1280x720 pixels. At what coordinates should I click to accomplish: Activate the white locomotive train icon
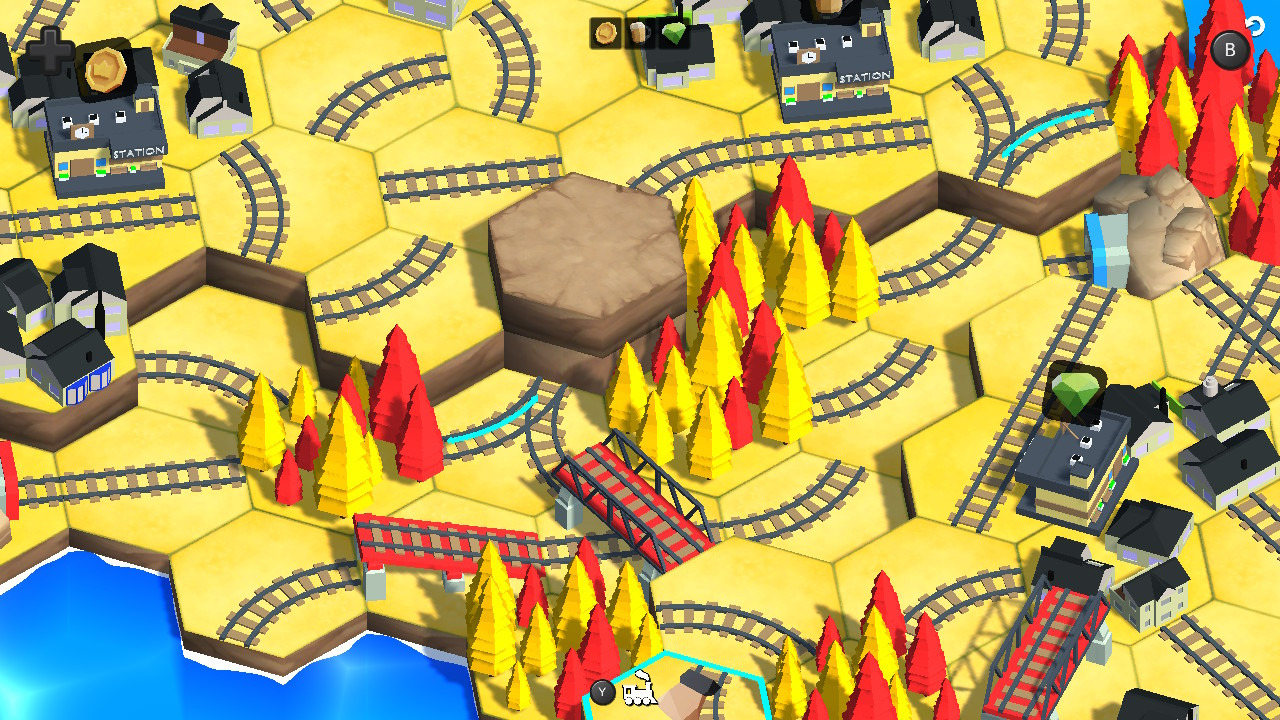point(639,691)
